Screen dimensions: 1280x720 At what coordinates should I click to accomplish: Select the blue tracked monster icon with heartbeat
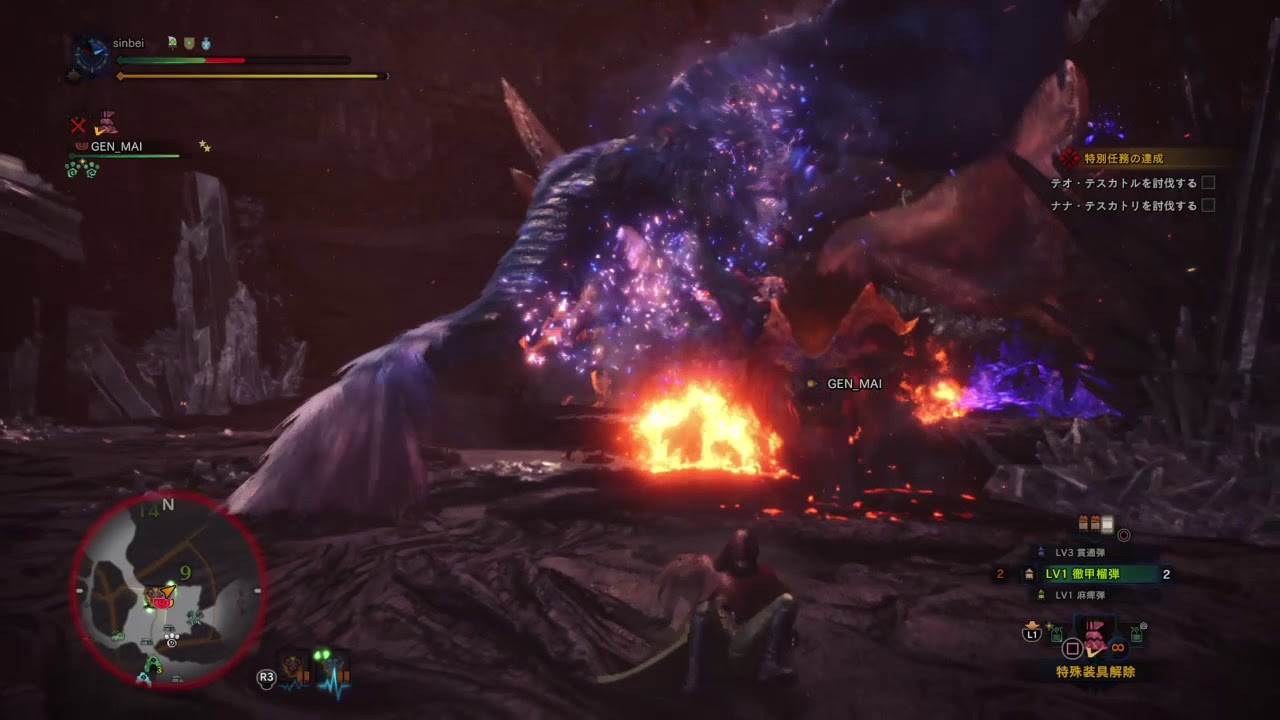pos(332,671)
